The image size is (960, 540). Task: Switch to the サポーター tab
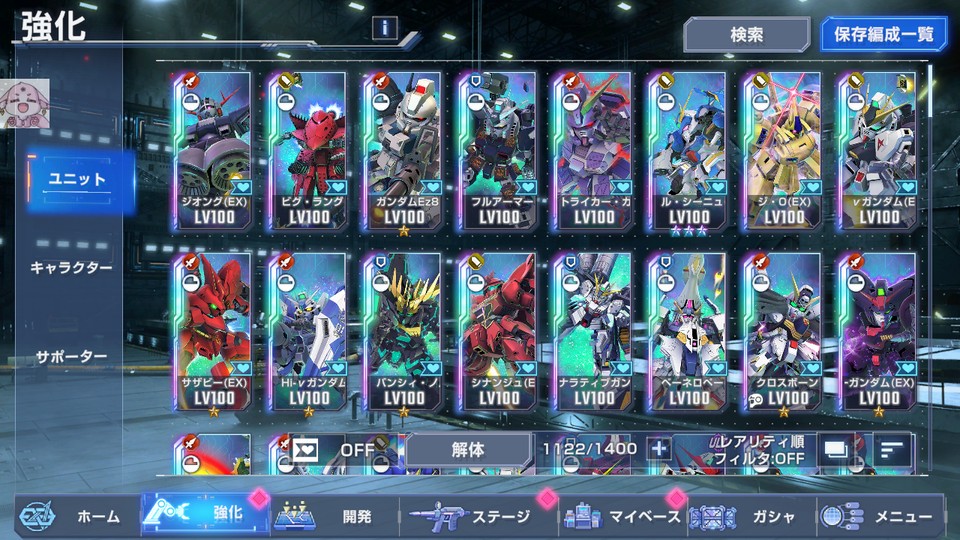pos(72,356)
